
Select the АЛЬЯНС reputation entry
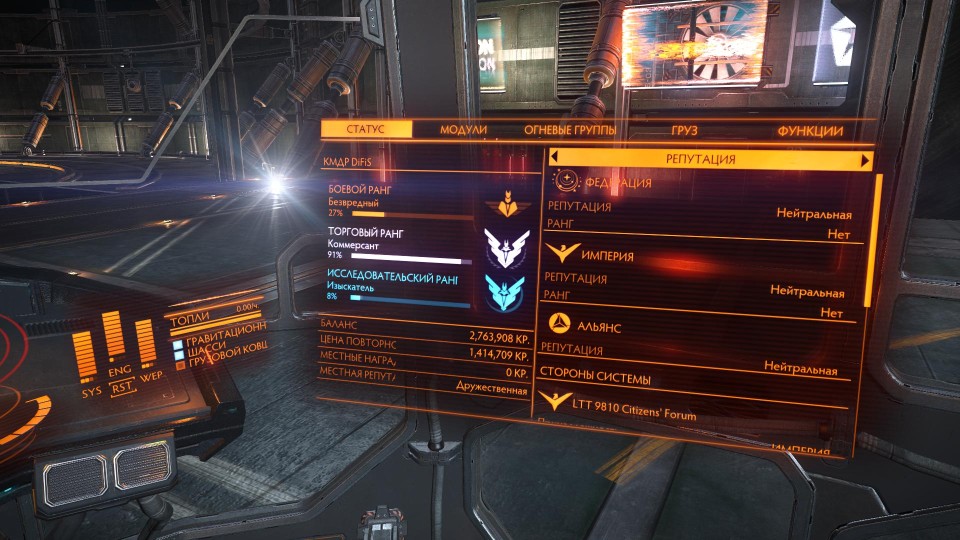600,325
